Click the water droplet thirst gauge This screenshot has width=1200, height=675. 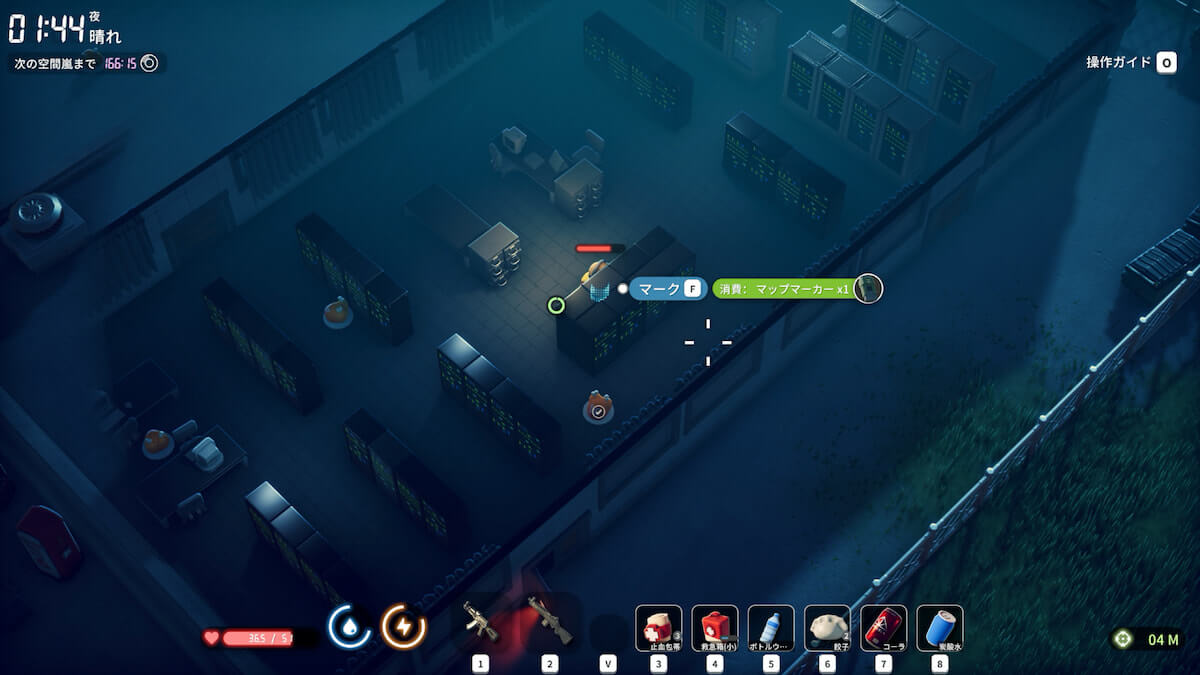tap(349, 627)
